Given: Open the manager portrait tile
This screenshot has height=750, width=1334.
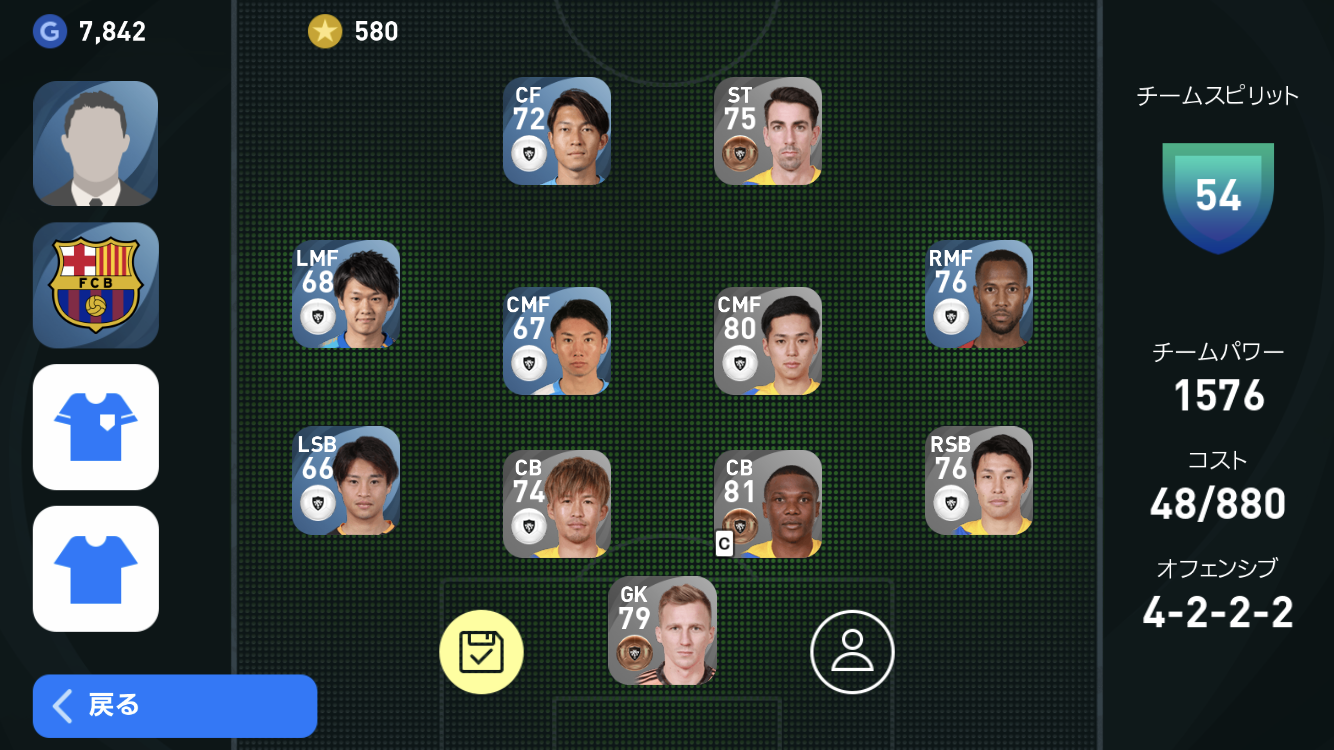Looking at the screenshot, I should (96, 144).
